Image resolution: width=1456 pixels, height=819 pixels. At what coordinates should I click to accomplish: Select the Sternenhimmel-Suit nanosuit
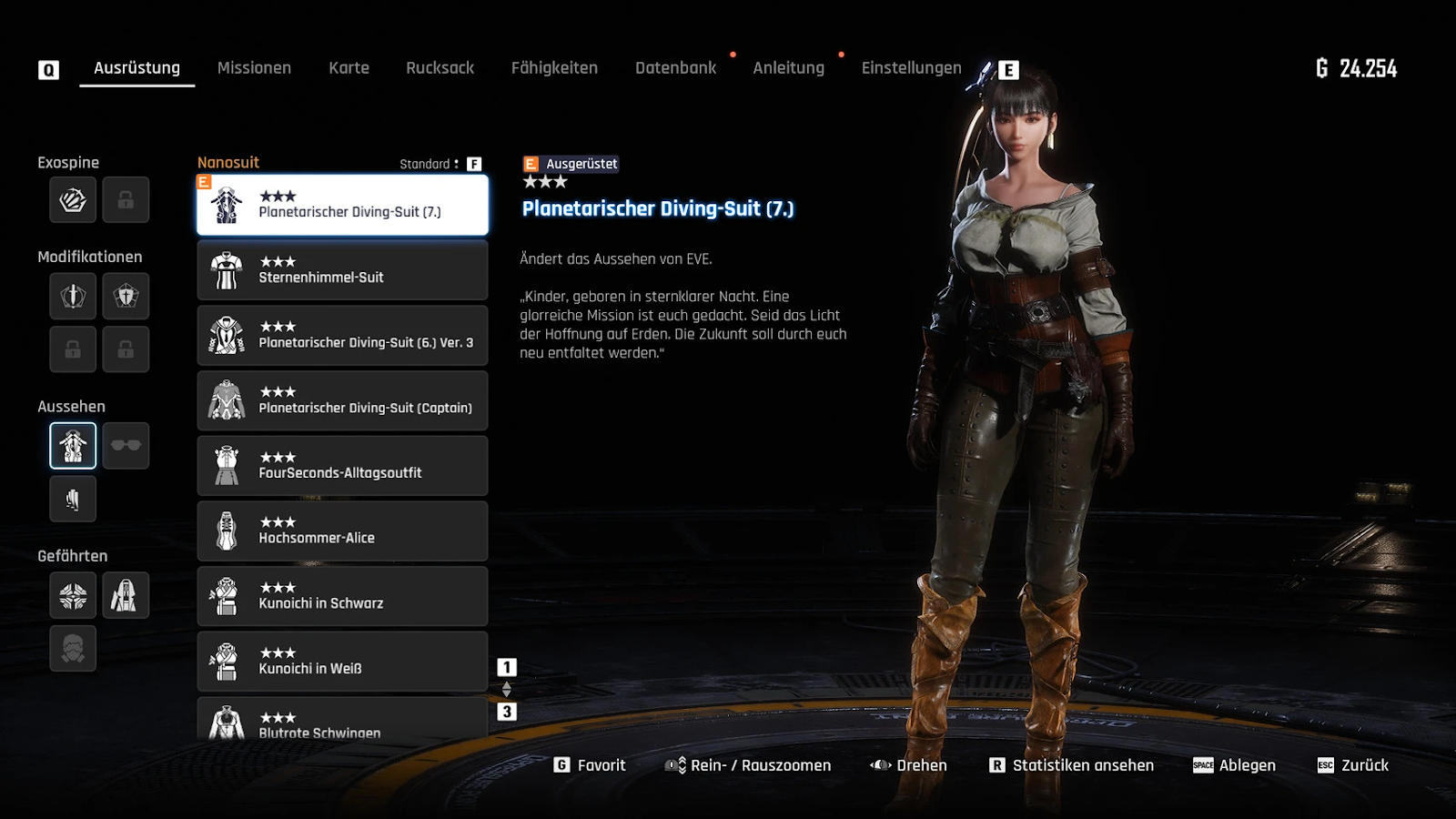tap(342, 270)
